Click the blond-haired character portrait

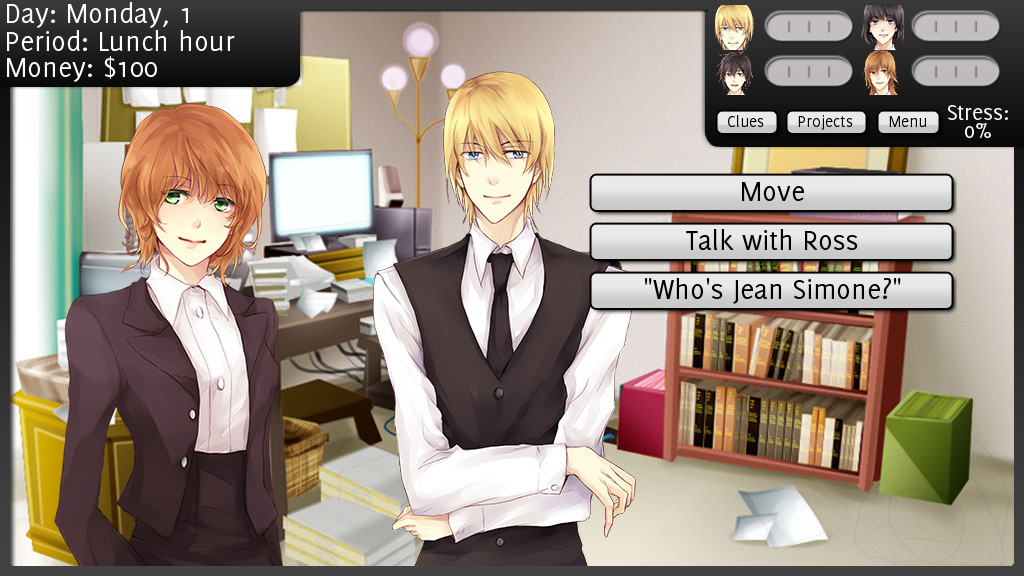click(x=734, y=27)
